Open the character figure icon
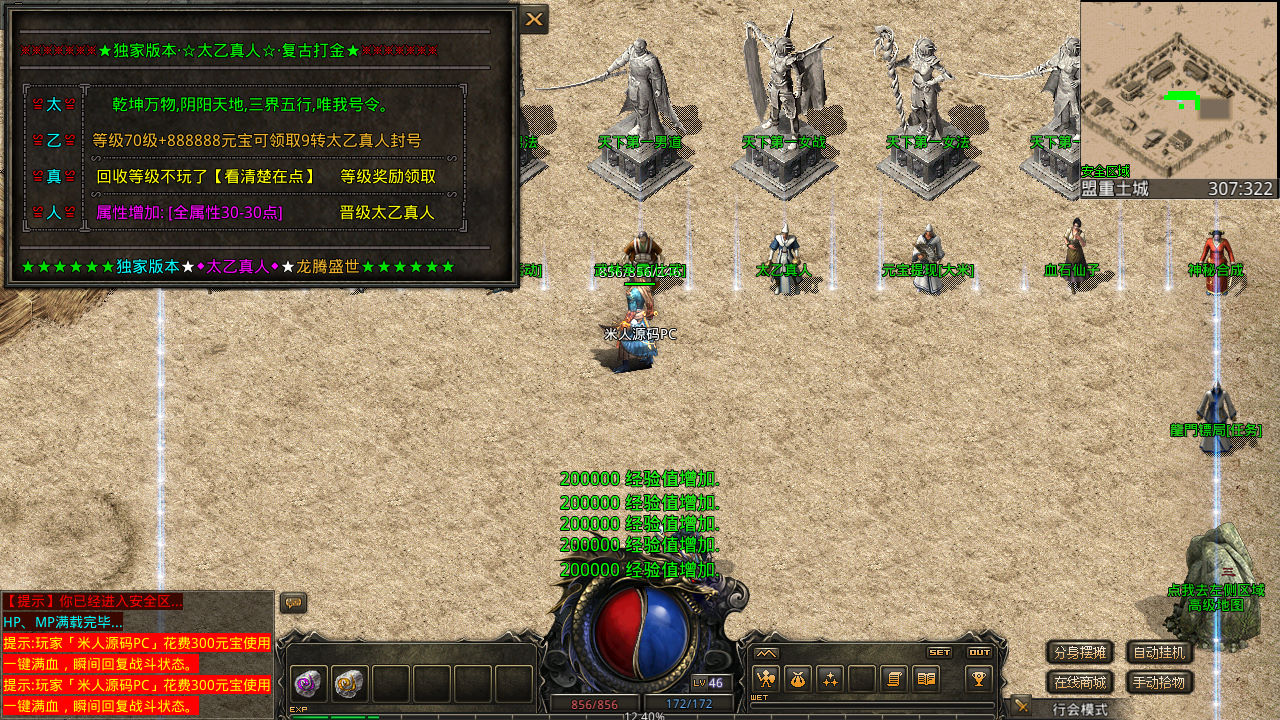The height and width of the screenshot is (720, 1280). pos(766,679)
